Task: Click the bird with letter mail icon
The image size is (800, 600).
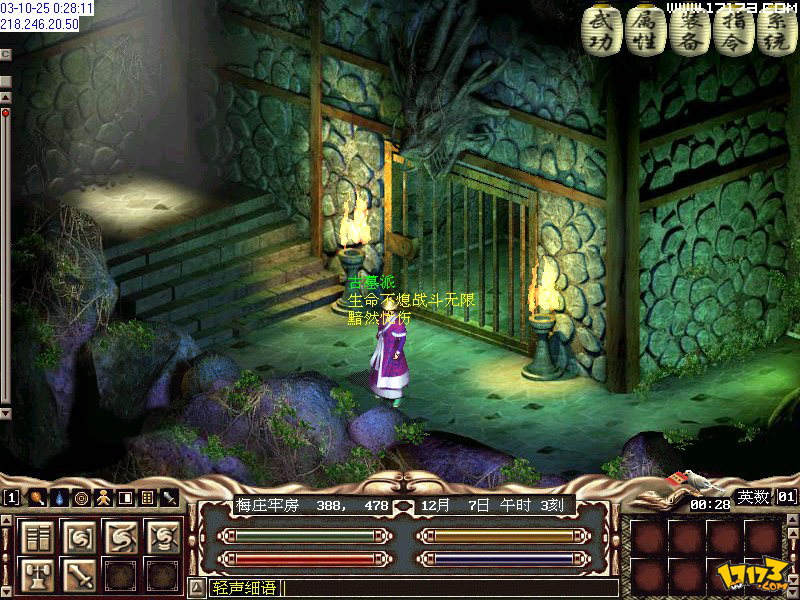Action: pyautogui.click(x=670, y=481)
